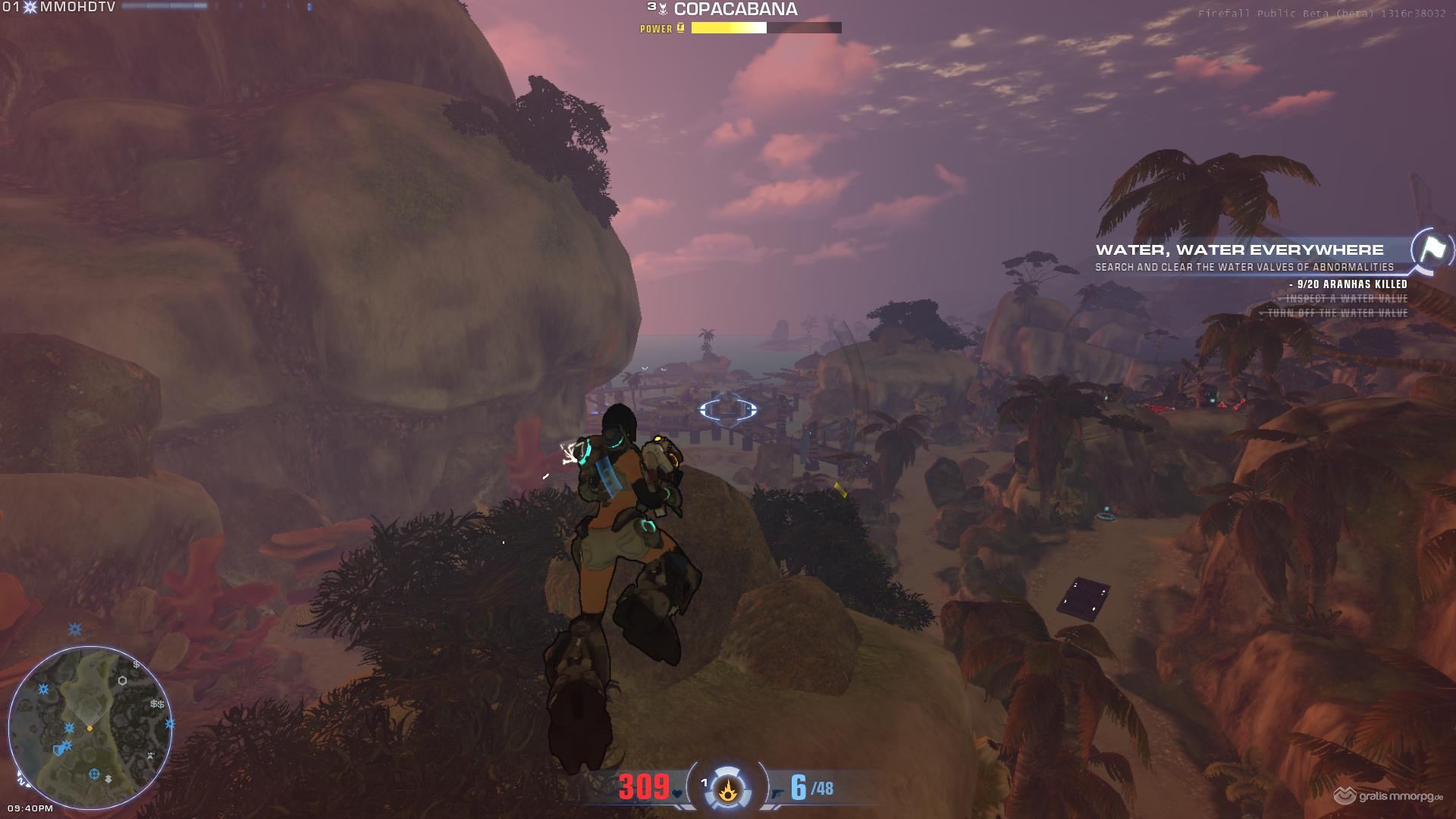Open the Water, Water Everywhere mission tracker

(1239, 250)
